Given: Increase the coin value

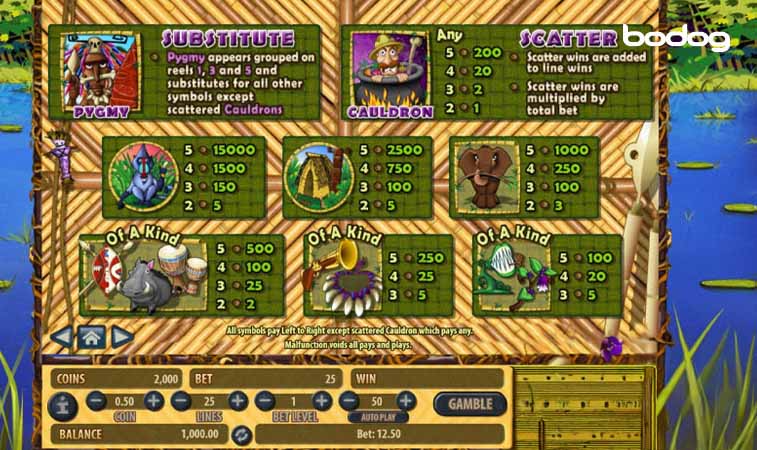Looking at the screenshot, I should (x=153, y=401).
